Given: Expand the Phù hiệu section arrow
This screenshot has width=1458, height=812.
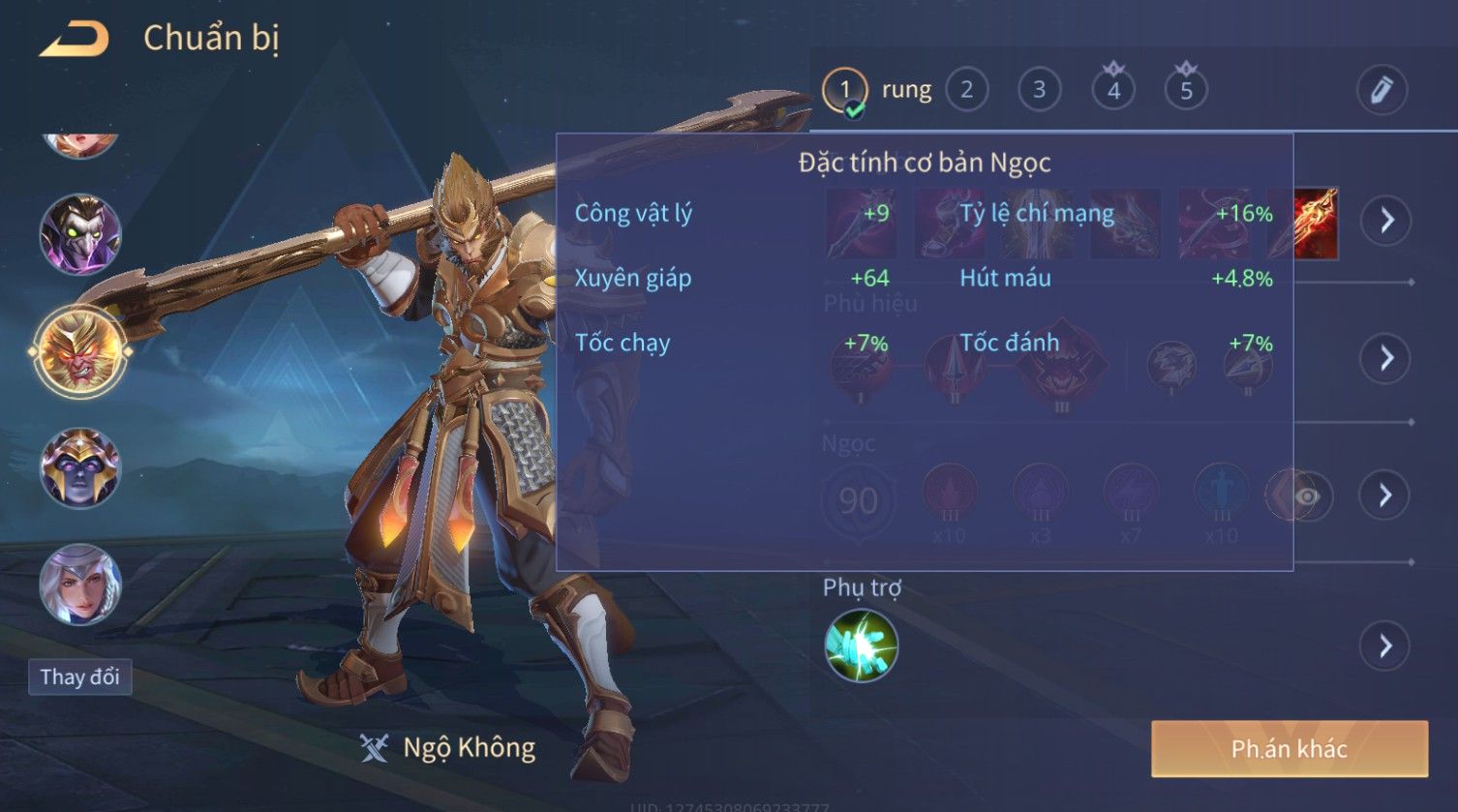Looking at the screenshot, I should tap(1386, 358).
